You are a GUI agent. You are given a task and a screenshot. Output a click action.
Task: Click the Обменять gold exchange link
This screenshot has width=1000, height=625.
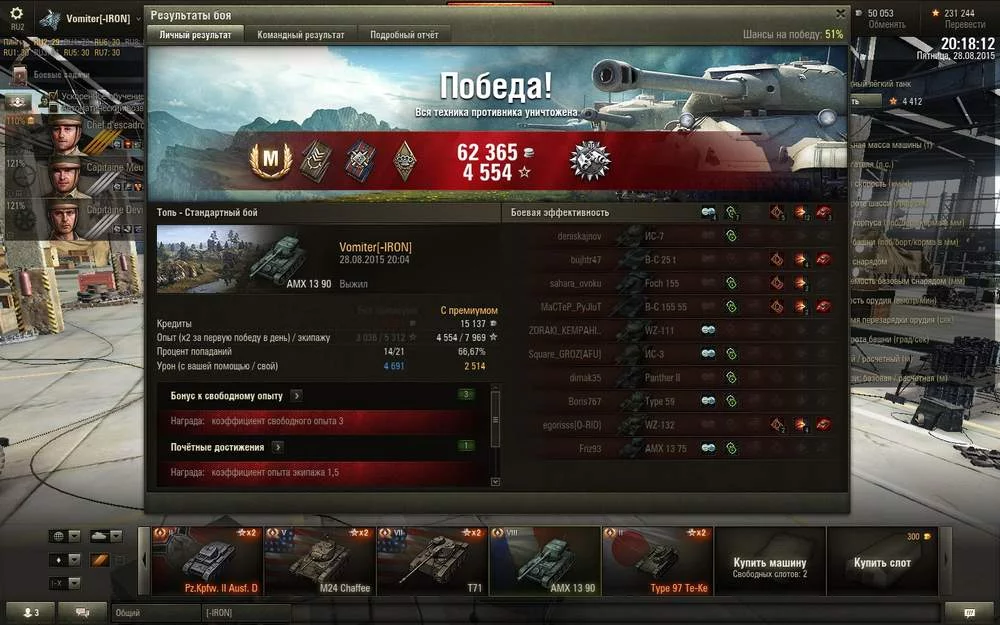(887, 25)
